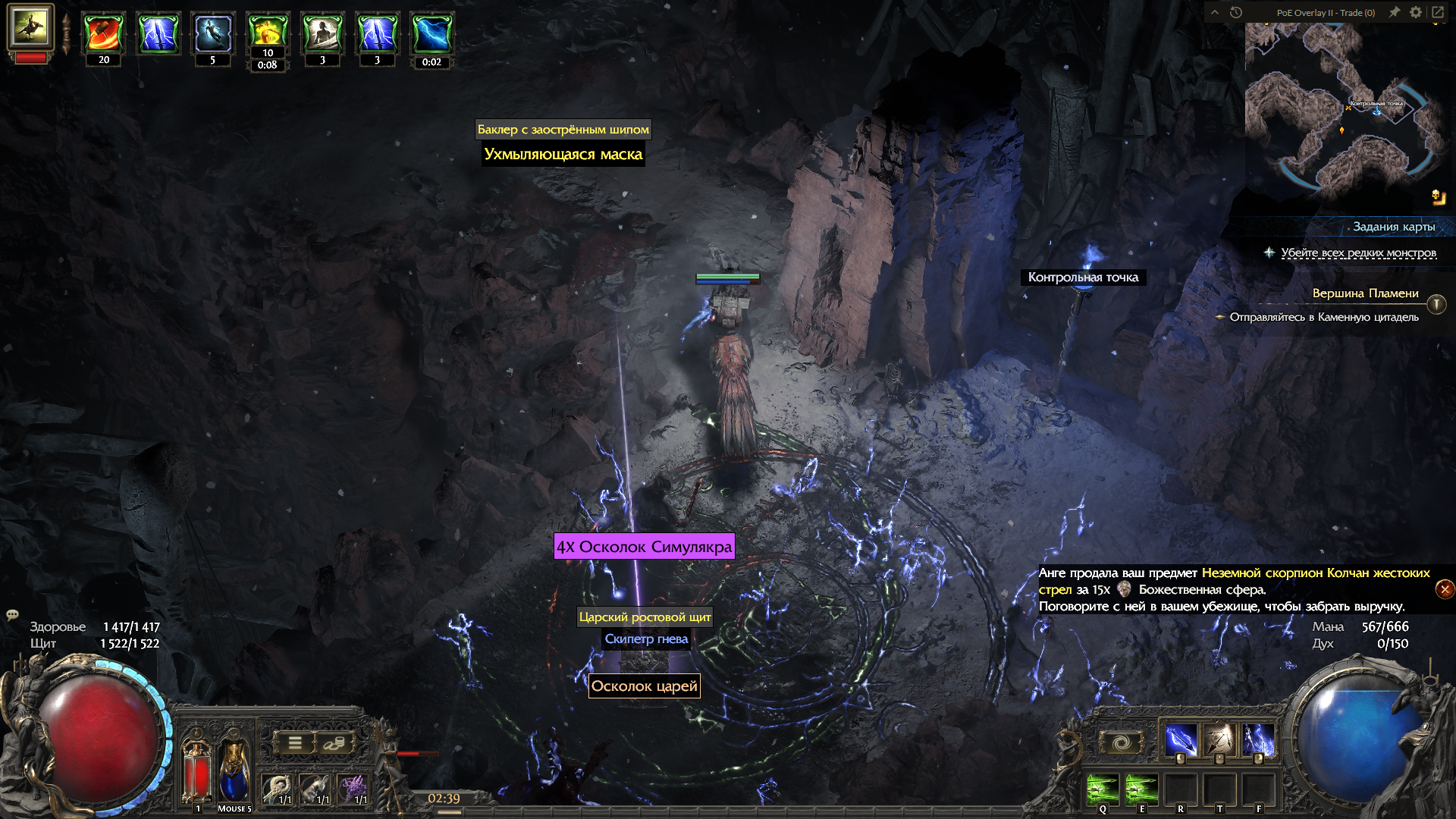Pick up the Осколок царей item label

[644, 686]
